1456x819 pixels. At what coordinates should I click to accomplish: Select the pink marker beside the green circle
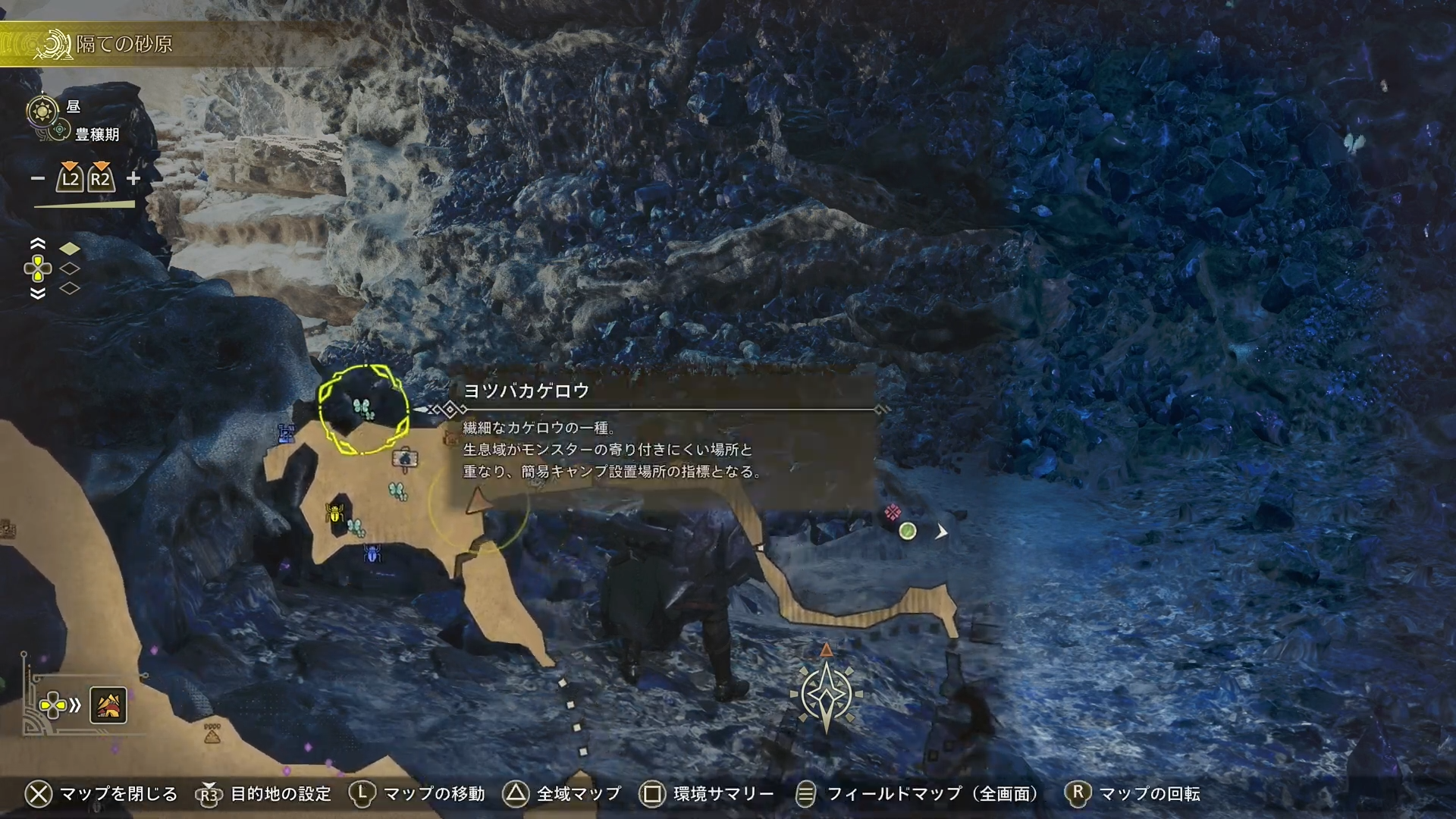click(893, 513)
